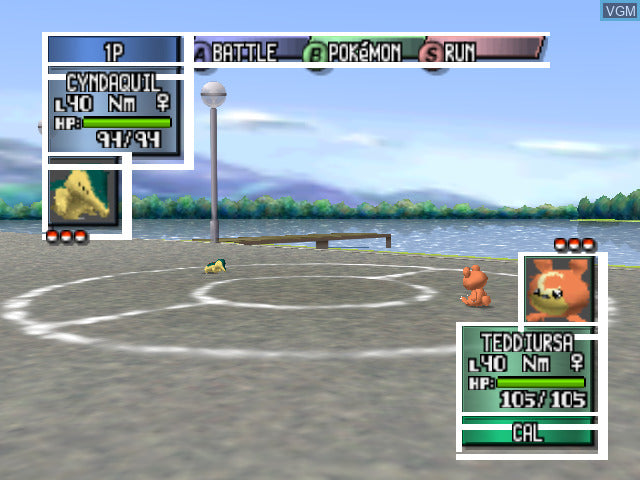The width and height of the screenshot is (640, 480).
Task: Select the 1P player label
Action: pyautogui.click(x=113, y=51)
